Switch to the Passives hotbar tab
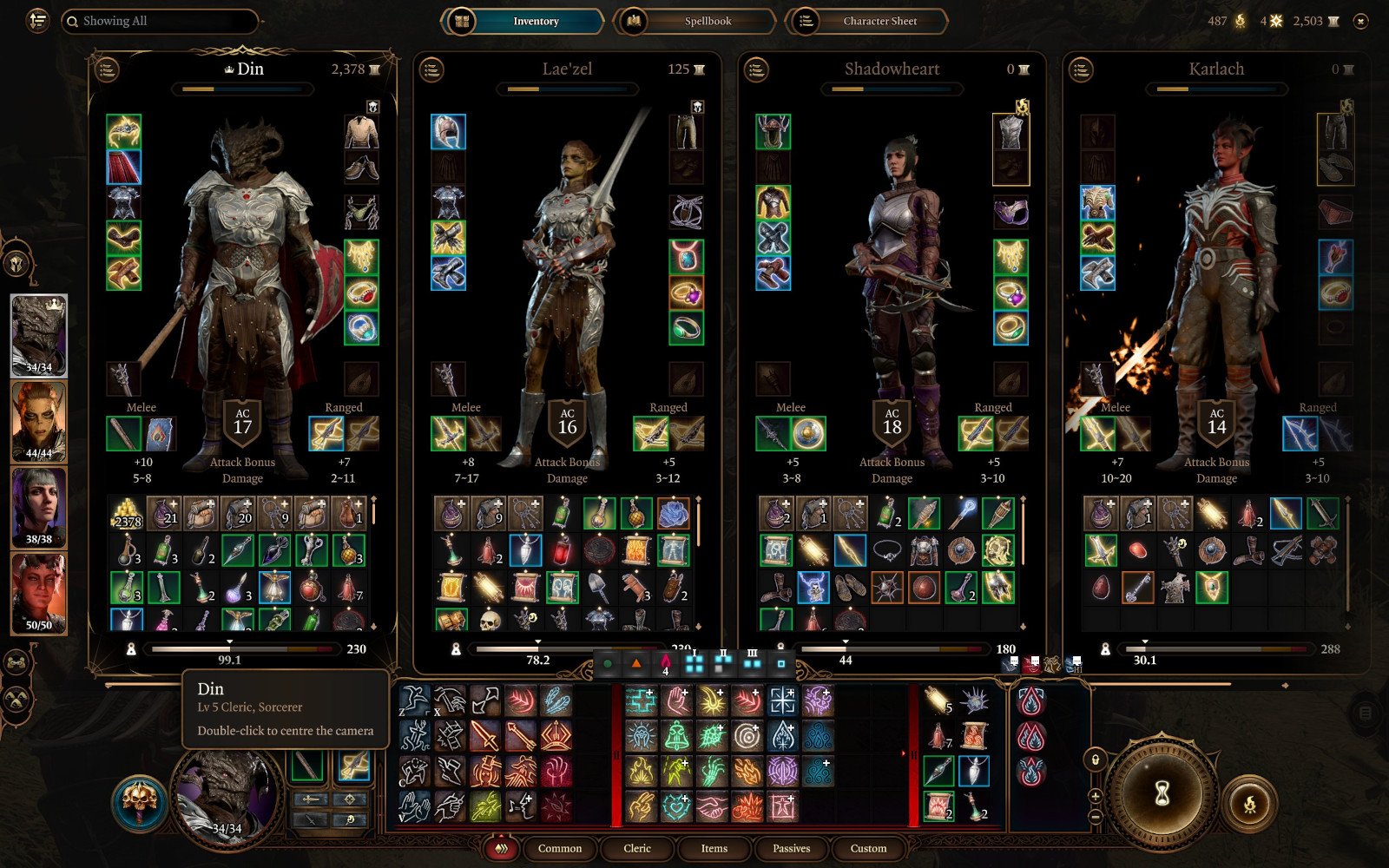This screenshot has height=868, width=1389. pyautogui.click(x=791, y=848)
